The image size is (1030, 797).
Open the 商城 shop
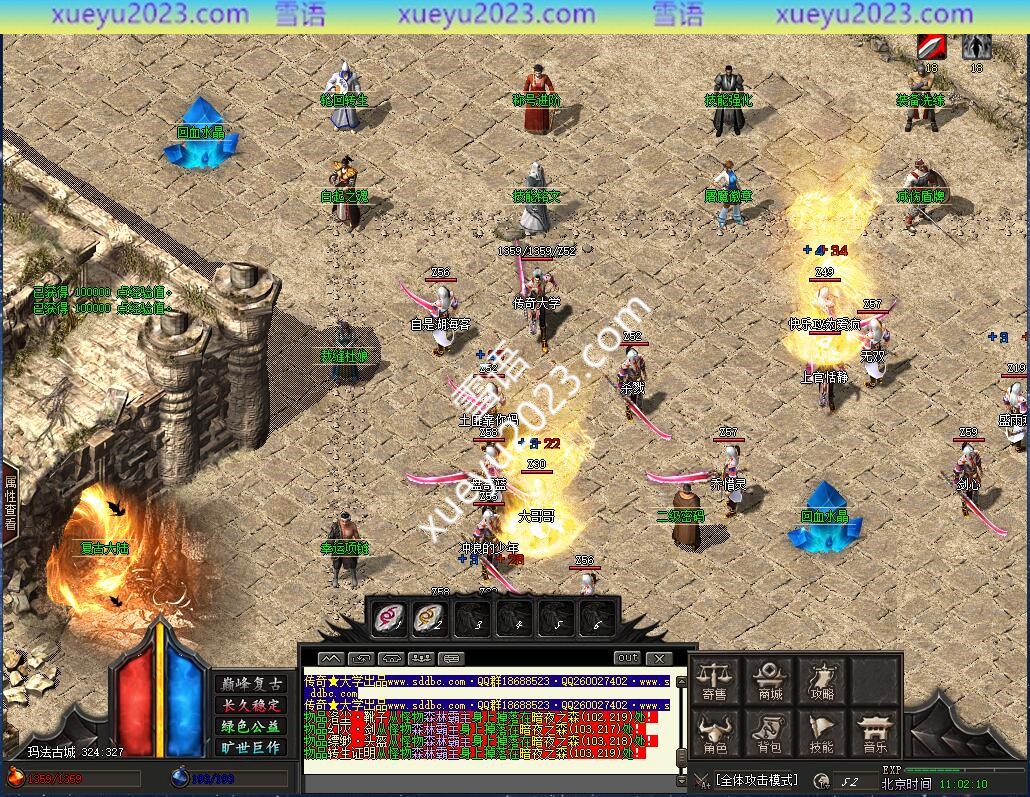(x=770, y=681)
